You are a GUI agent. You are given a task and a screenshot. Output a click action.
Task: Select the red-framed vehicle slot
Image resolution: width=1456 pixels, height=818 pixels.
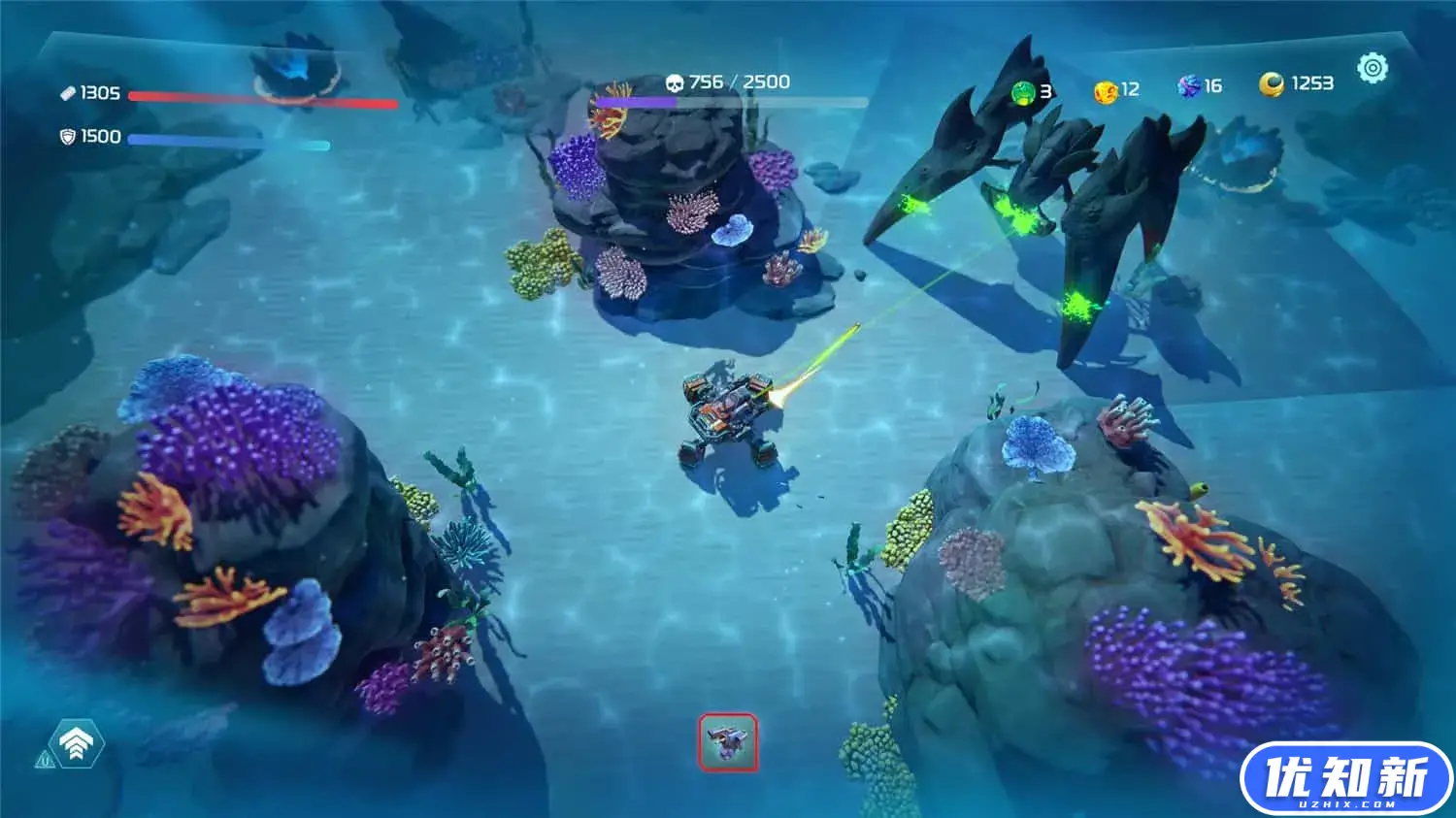(728, 743)
